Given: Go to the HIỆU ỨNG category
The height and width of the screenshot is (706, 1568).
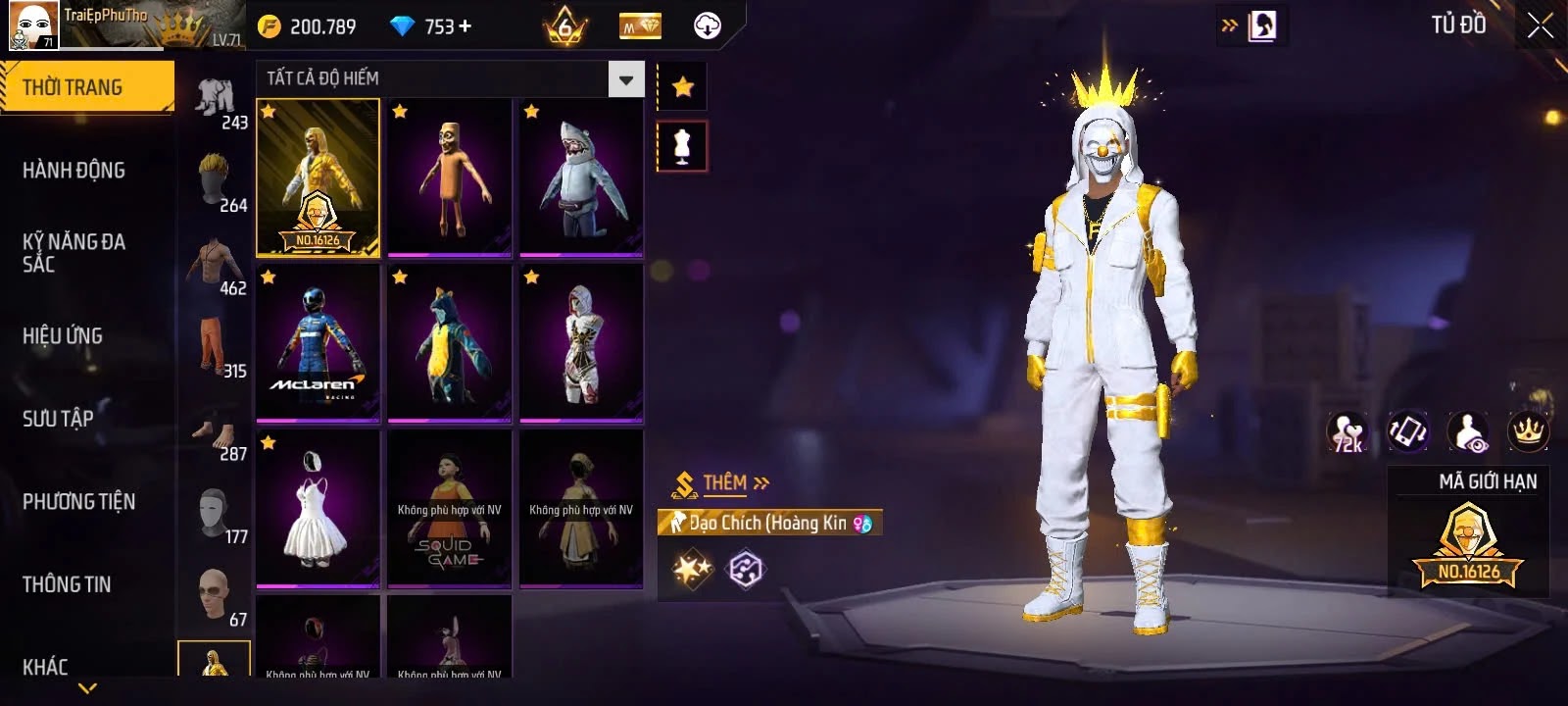Looking at the screenshot, I should tap(63, 336).
